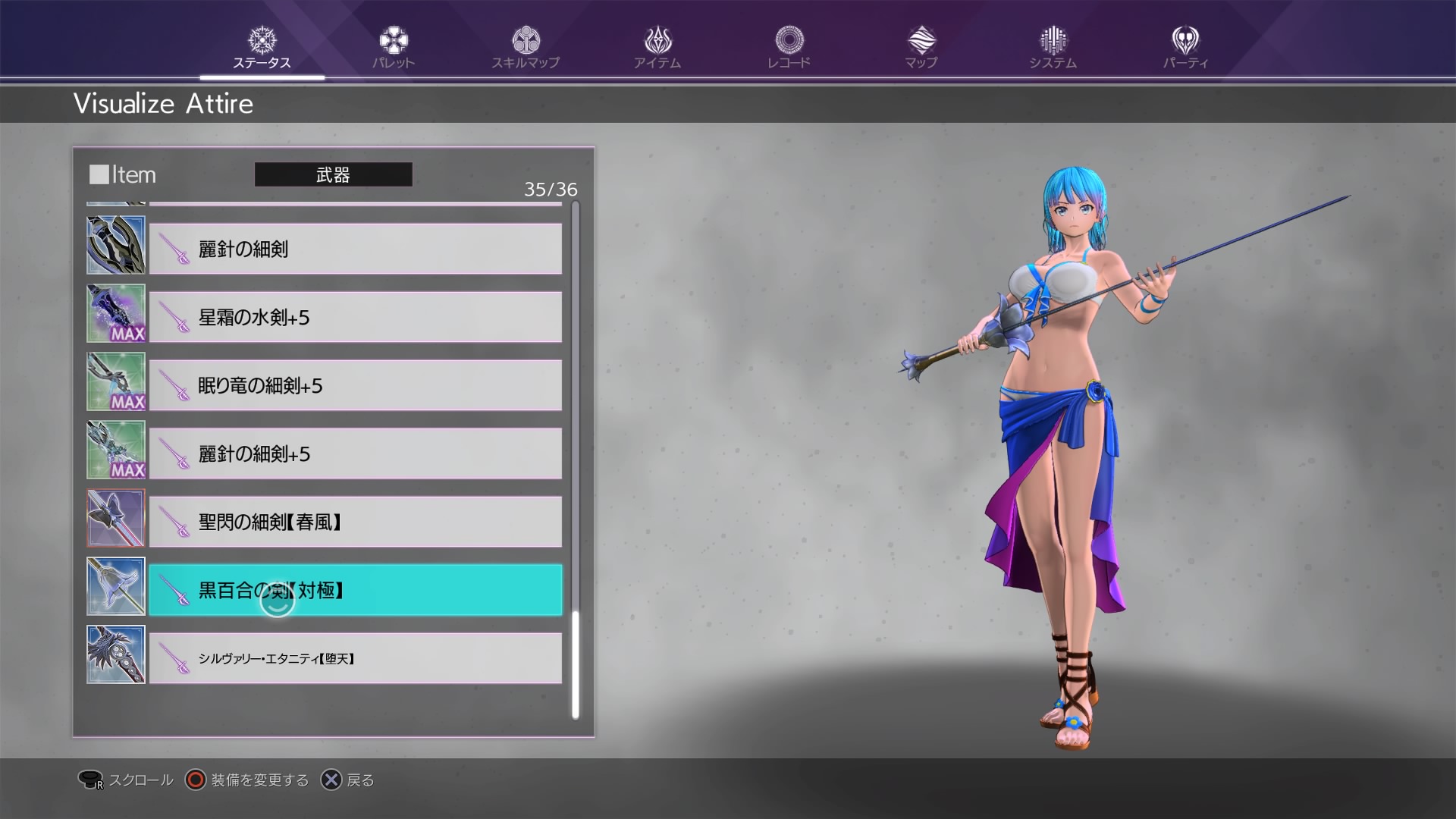Click the 武器 category selector

point(333,174)
